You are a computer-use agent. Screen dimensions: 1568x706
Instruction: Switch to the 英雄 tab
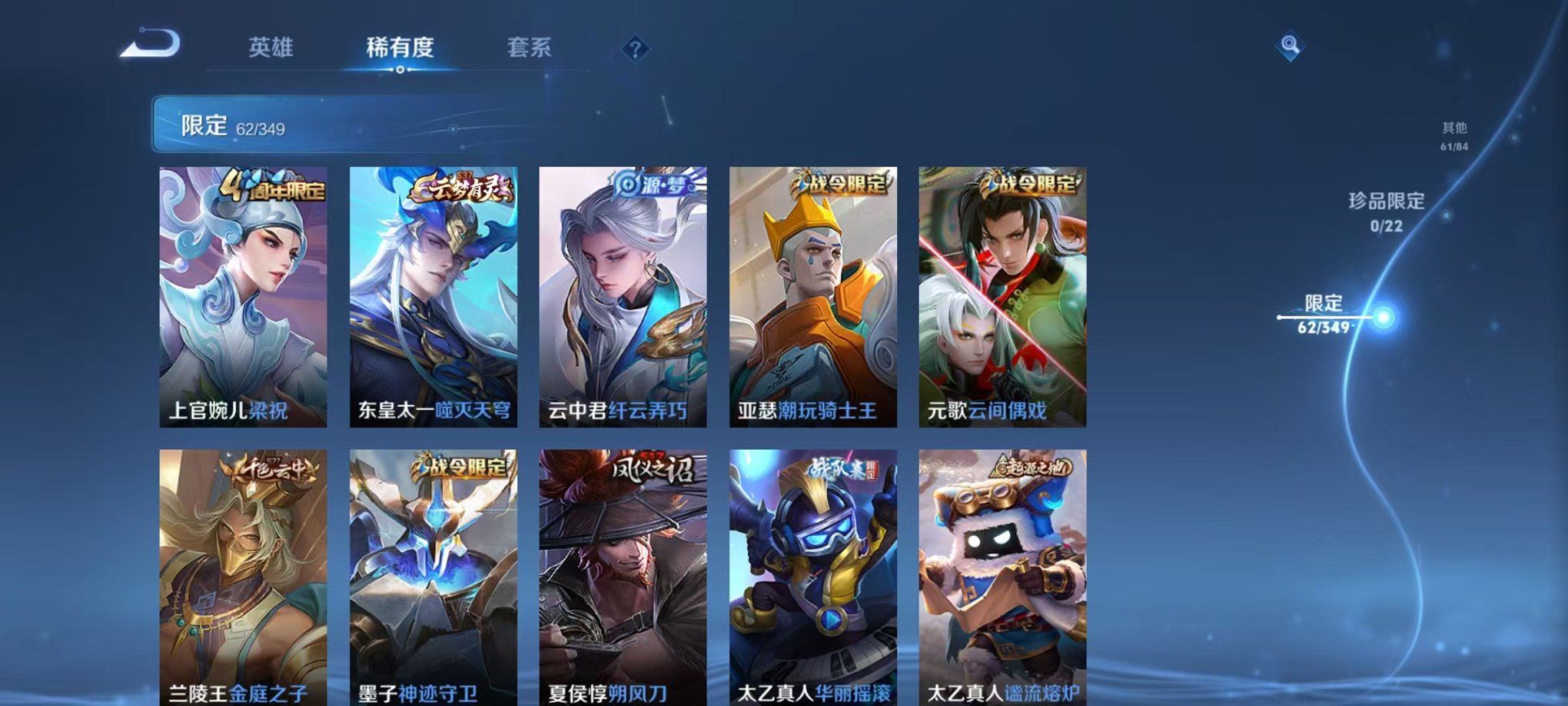[270, 48]
